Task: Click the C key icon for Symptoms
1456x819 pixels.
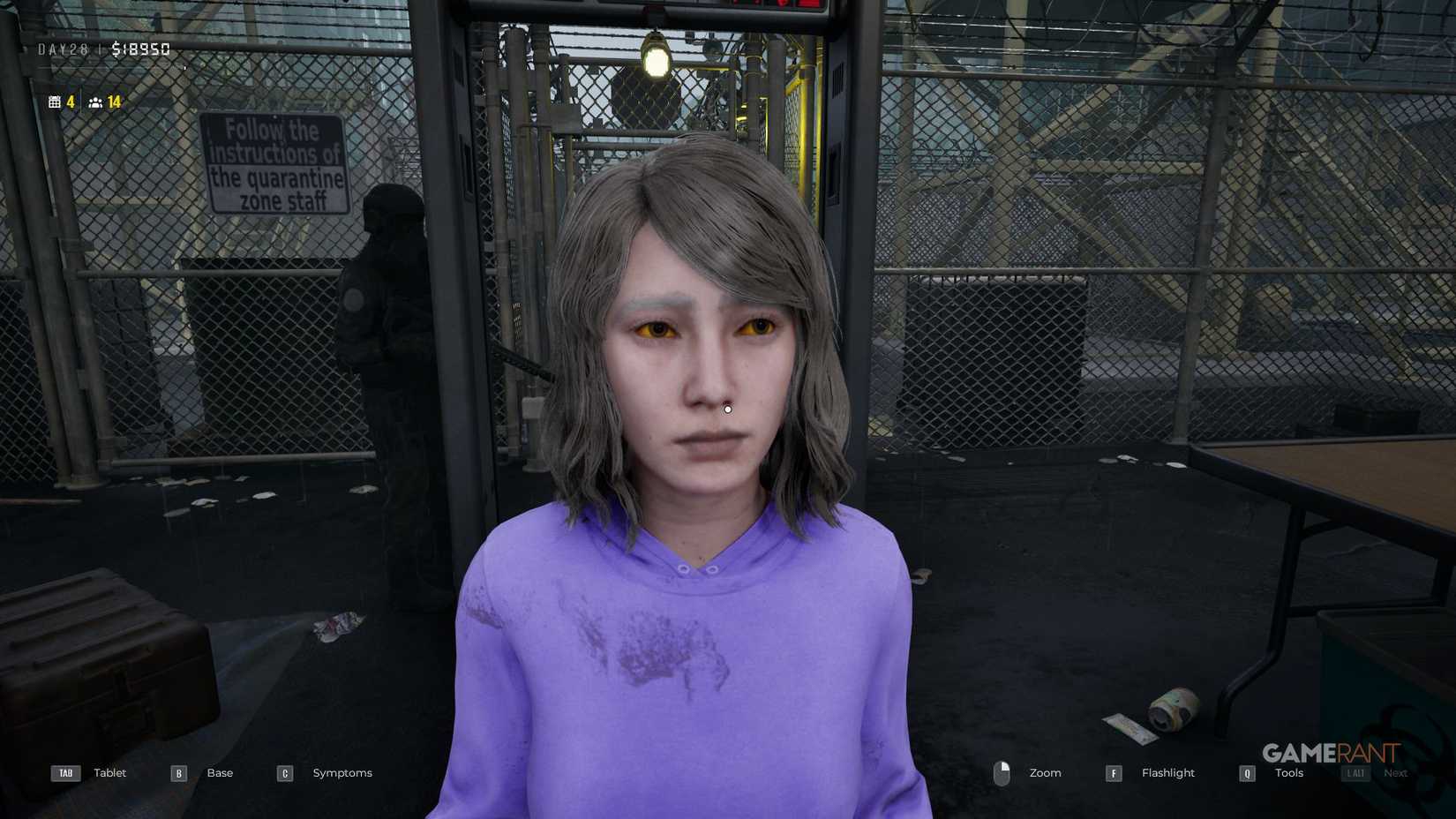Action: (x=284, y=772)
